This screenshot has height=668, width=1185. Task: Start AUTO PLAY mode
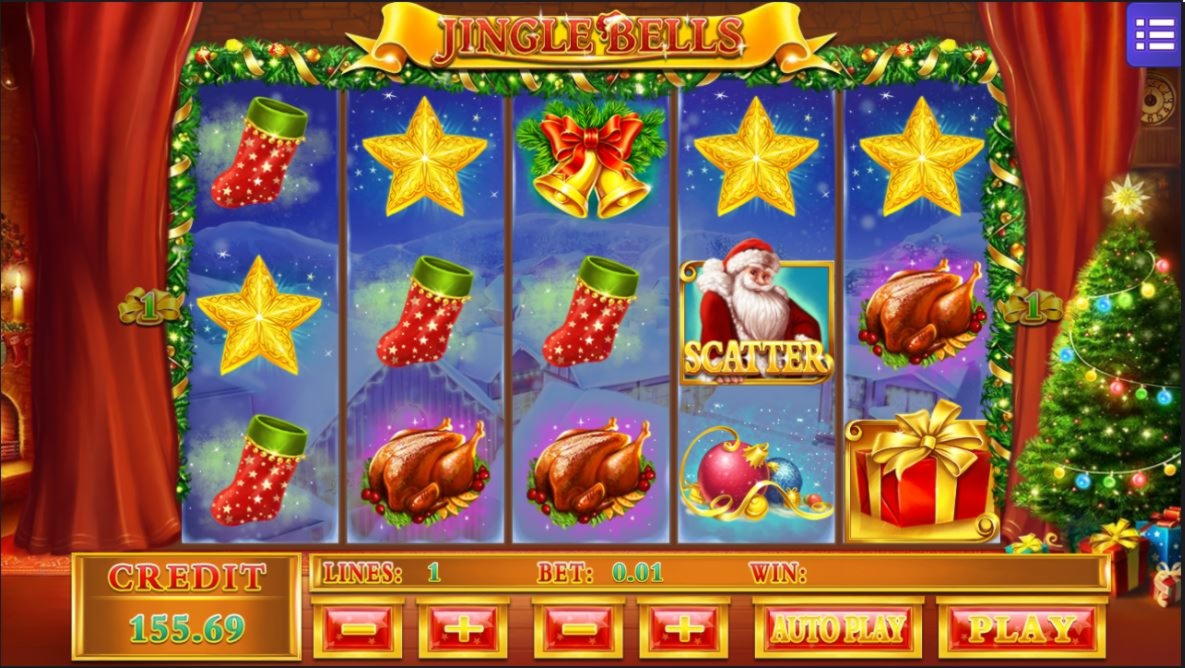pyautogui.click(x=837, y=629)
